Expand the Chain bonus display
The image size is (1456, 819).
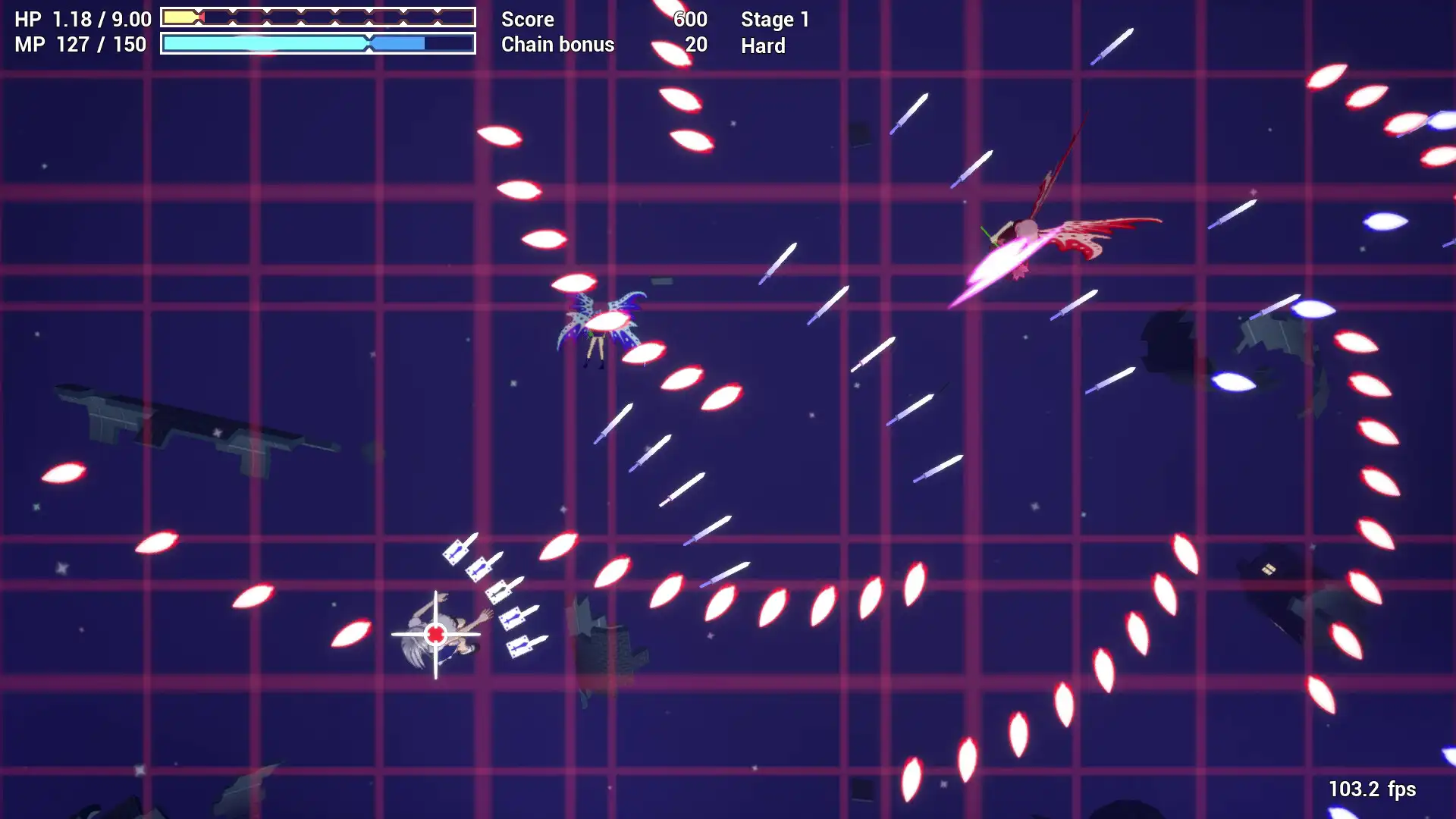[557, 45]
